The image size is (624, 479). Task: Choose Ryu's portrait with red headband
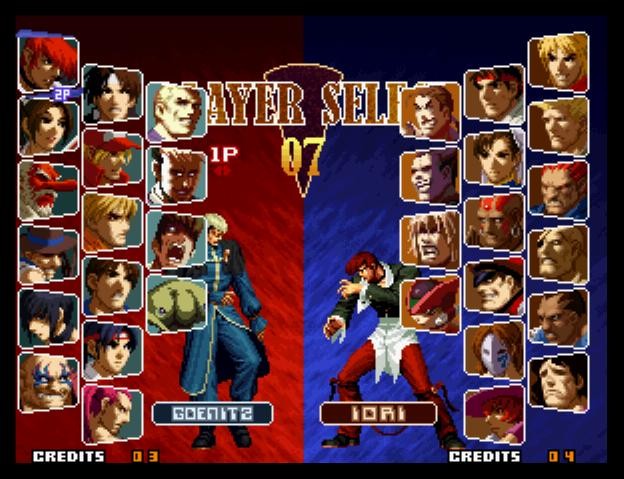click(x=494, y=93)
